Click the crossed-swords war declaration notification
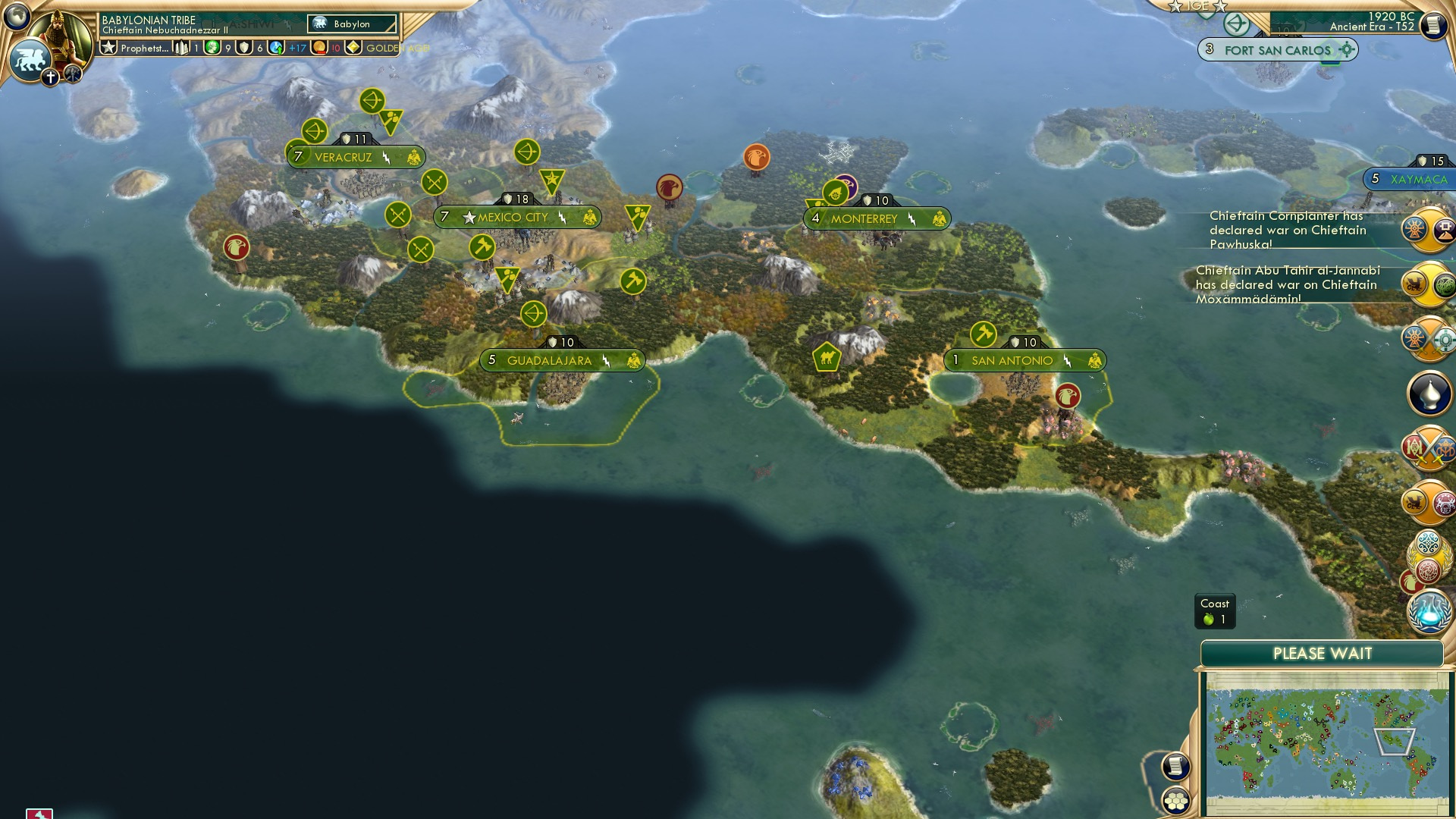 click(x=1429, y=337)
